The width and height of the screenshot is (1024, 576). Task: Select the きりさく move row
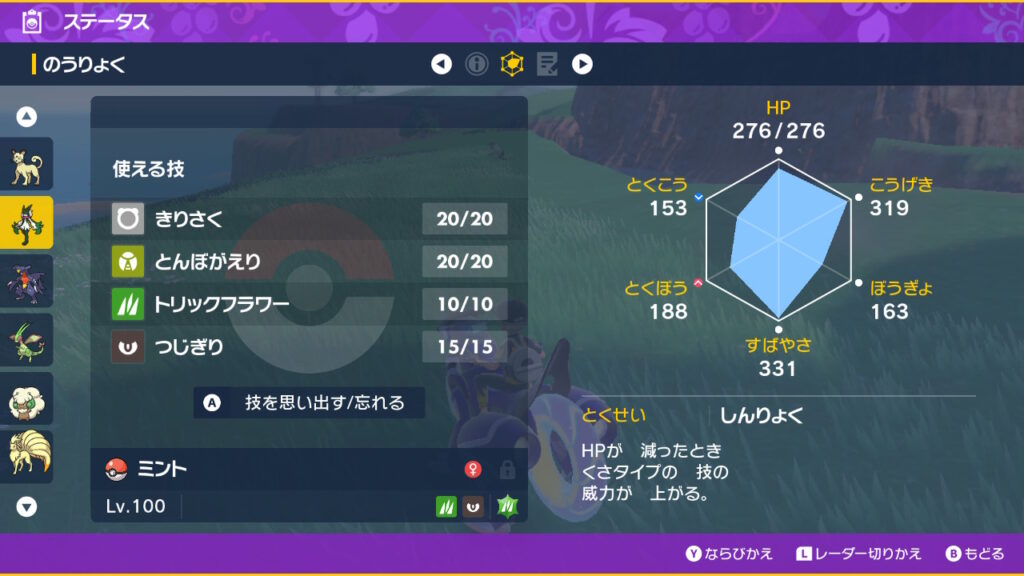coord(309,218)
